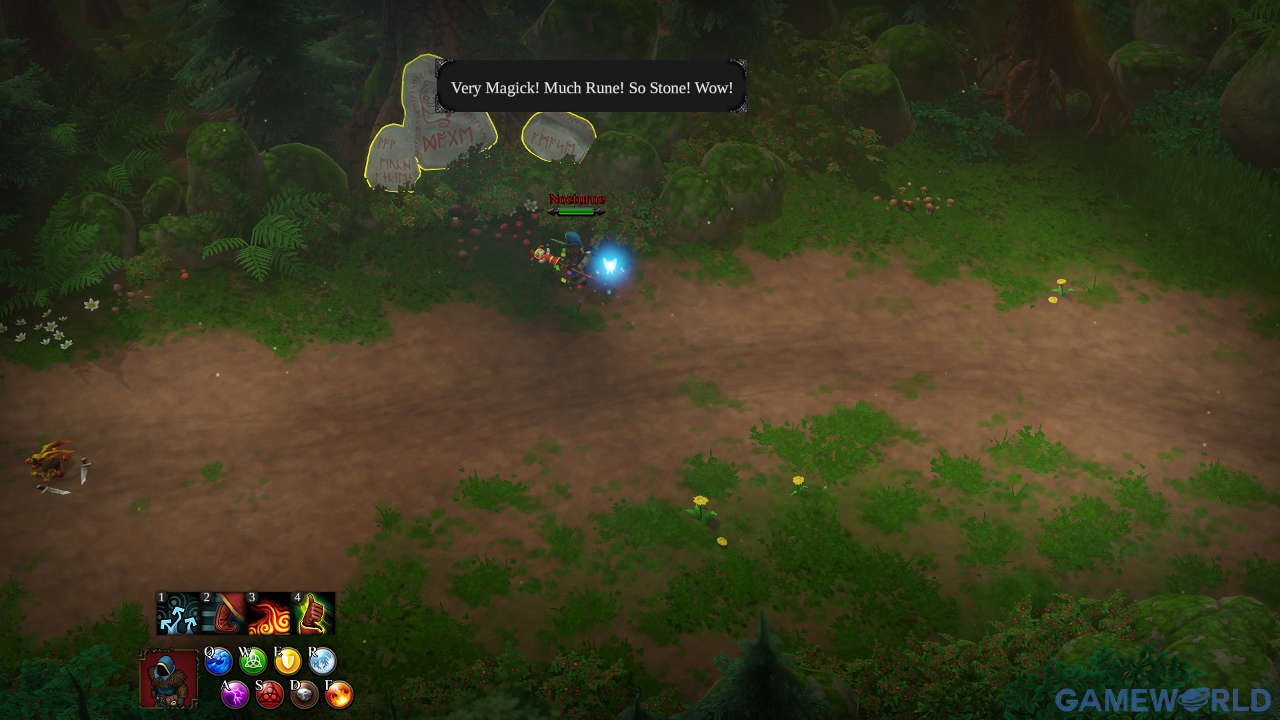
Task: Trigger the thumbs-up magick in slot 4
Action: 313,613
